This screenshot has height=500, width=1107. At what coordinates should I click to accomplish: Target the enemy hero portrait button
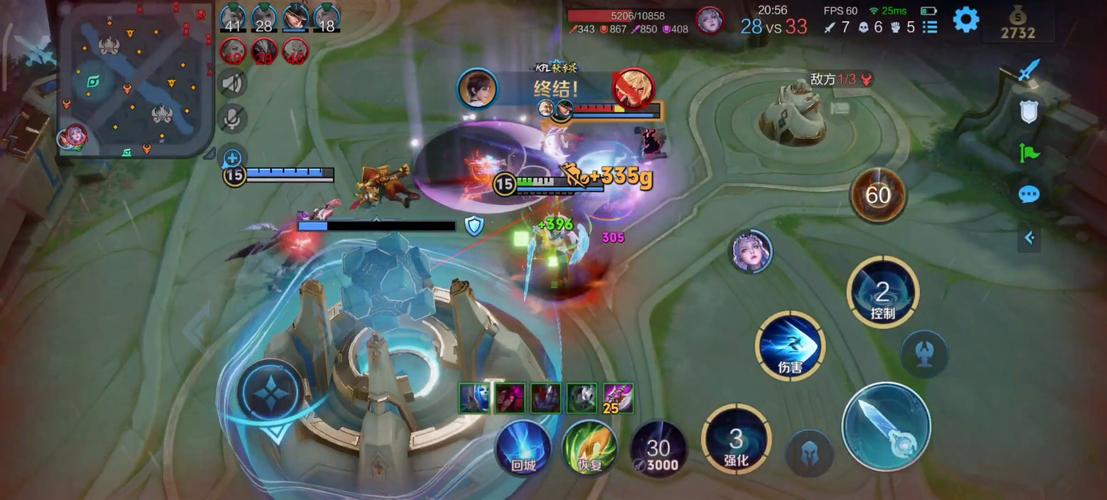pyautogui.click(x=751, y=251)
